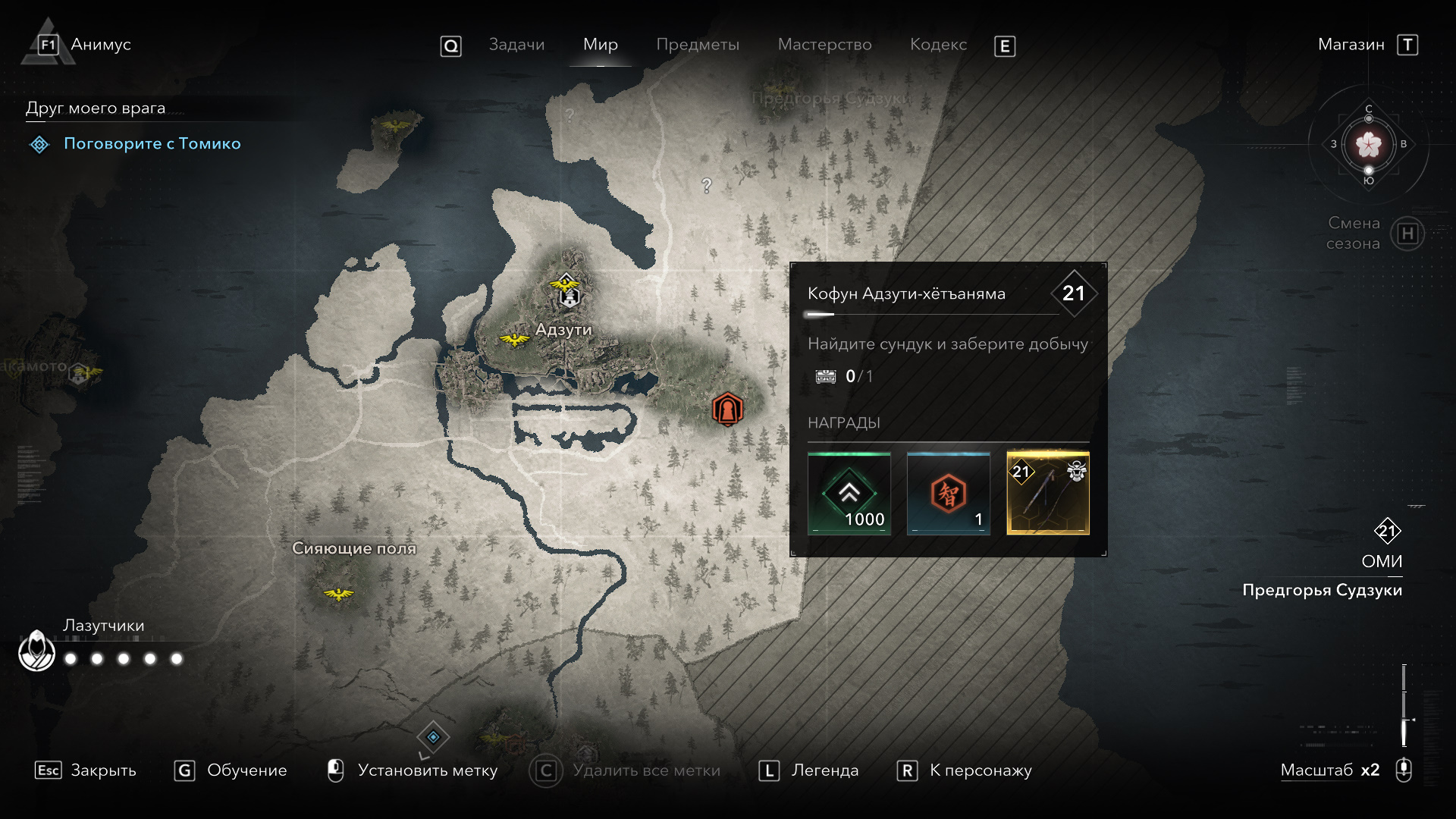Choose the knowledge point reward tile
This screenshot has width=1456, height=819.
point(949,494)
